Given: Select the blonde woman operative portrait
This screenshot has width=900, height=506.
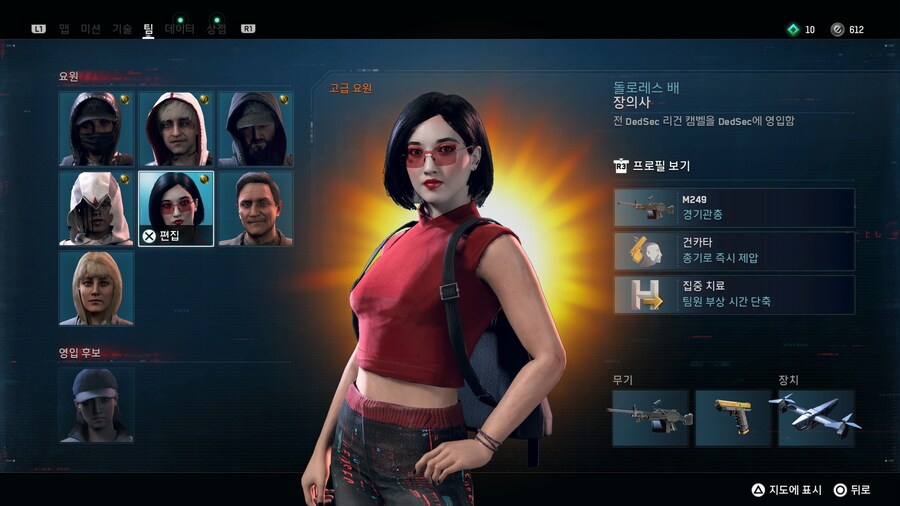Looking at the screenshot, I should tap(96, 288).
